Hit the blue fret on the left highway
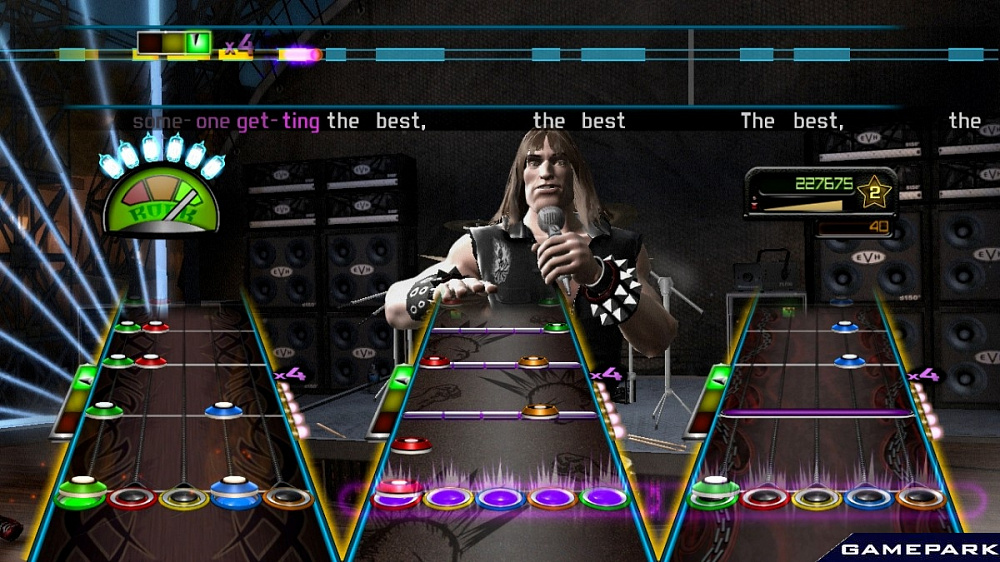Image resolution: width=1000 pixels, height=562 pixels. point(235,495)
